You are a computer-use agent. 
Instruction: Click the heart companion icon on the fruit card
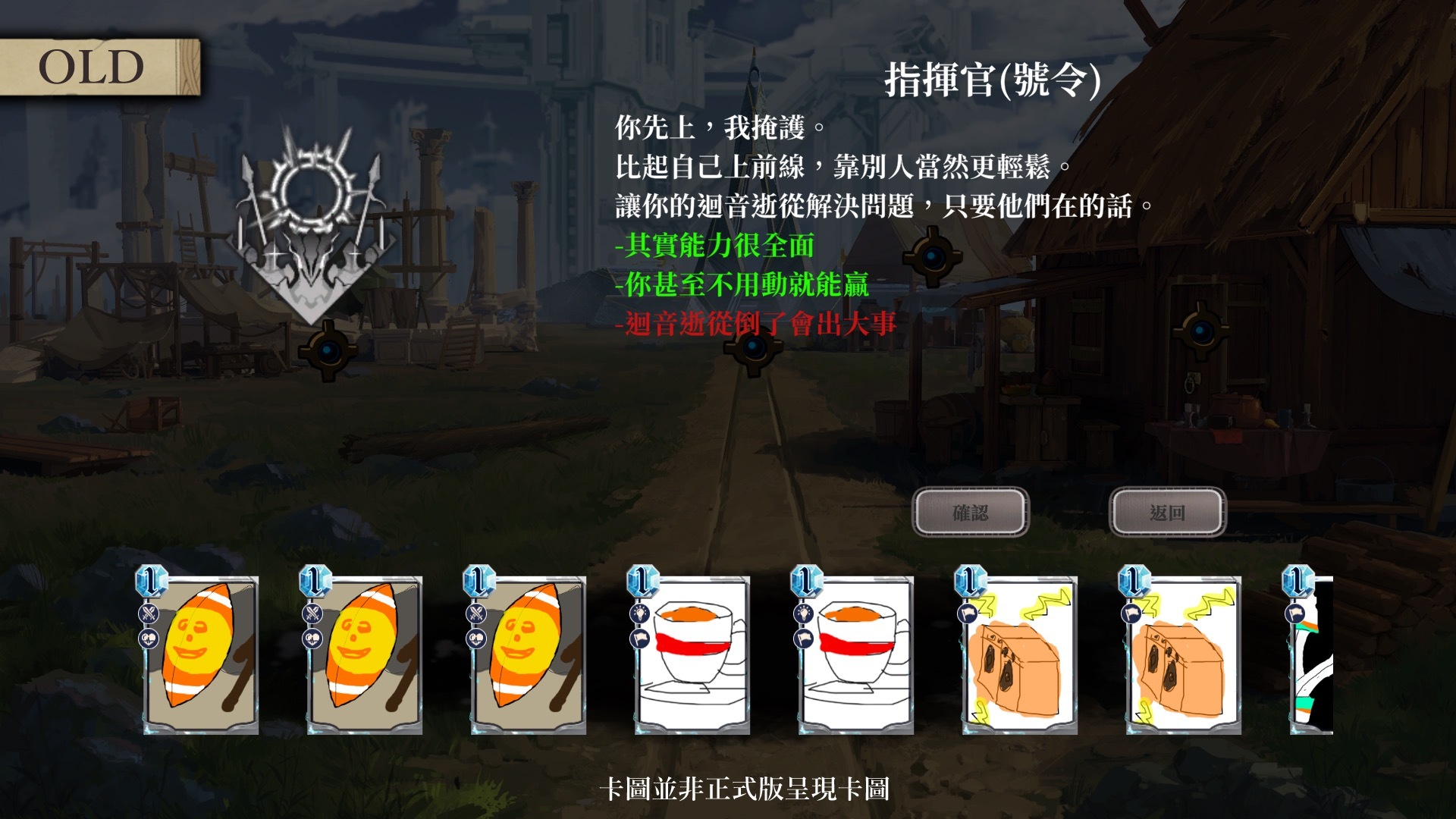[x=149, y=639]
